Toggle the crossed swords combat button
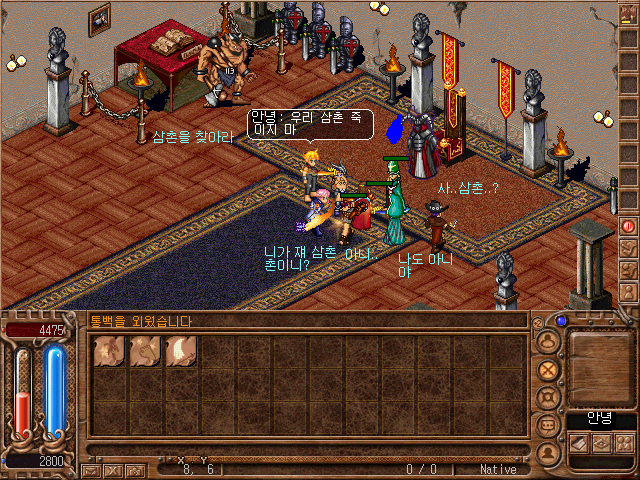This screenshot has height=480, width=640. tap(547, 369)
